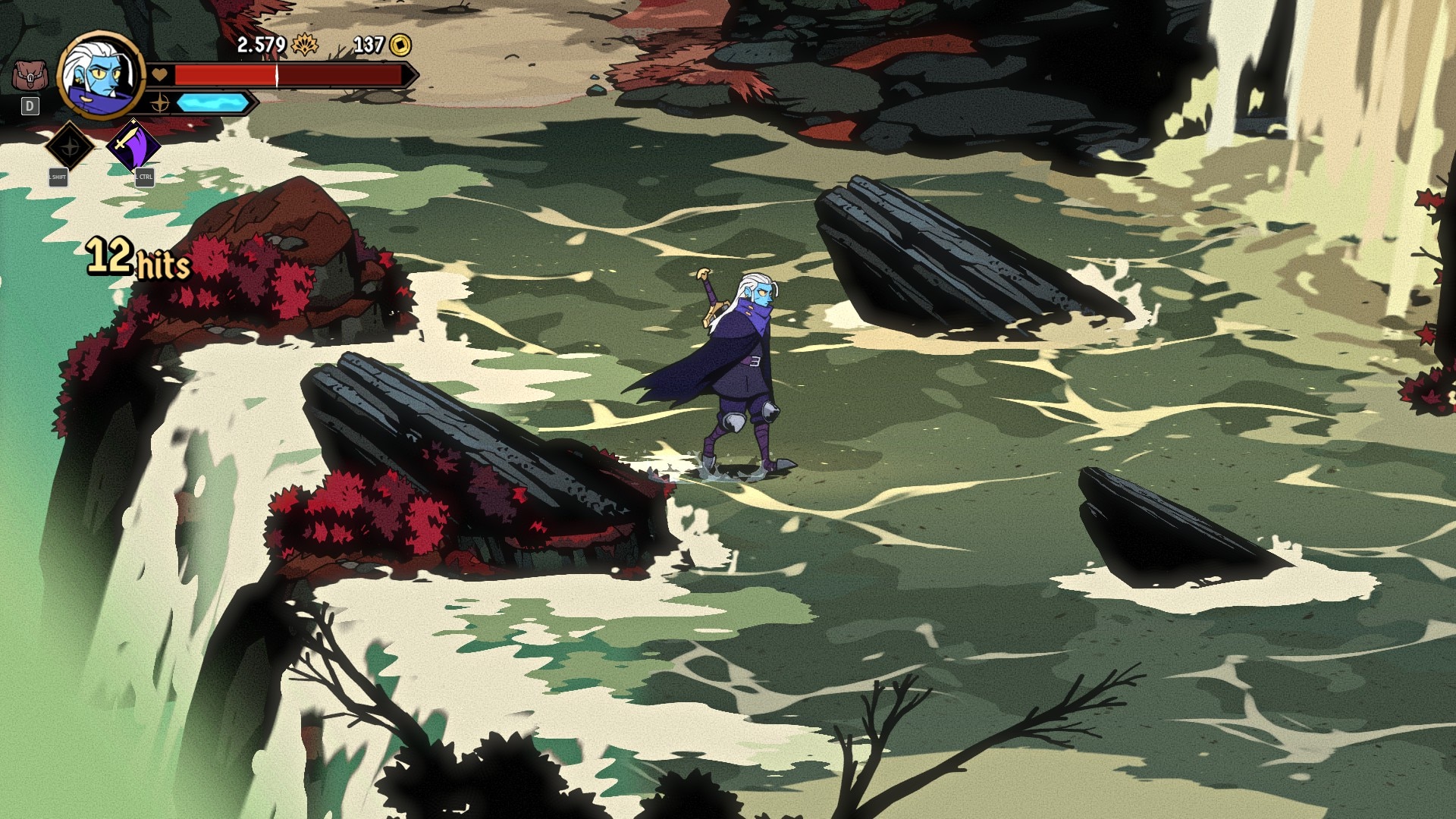The width and height of the screenshot is (1456, 819).
Task: Open the leather satchel inventory bag
Action: click(30, 77)
